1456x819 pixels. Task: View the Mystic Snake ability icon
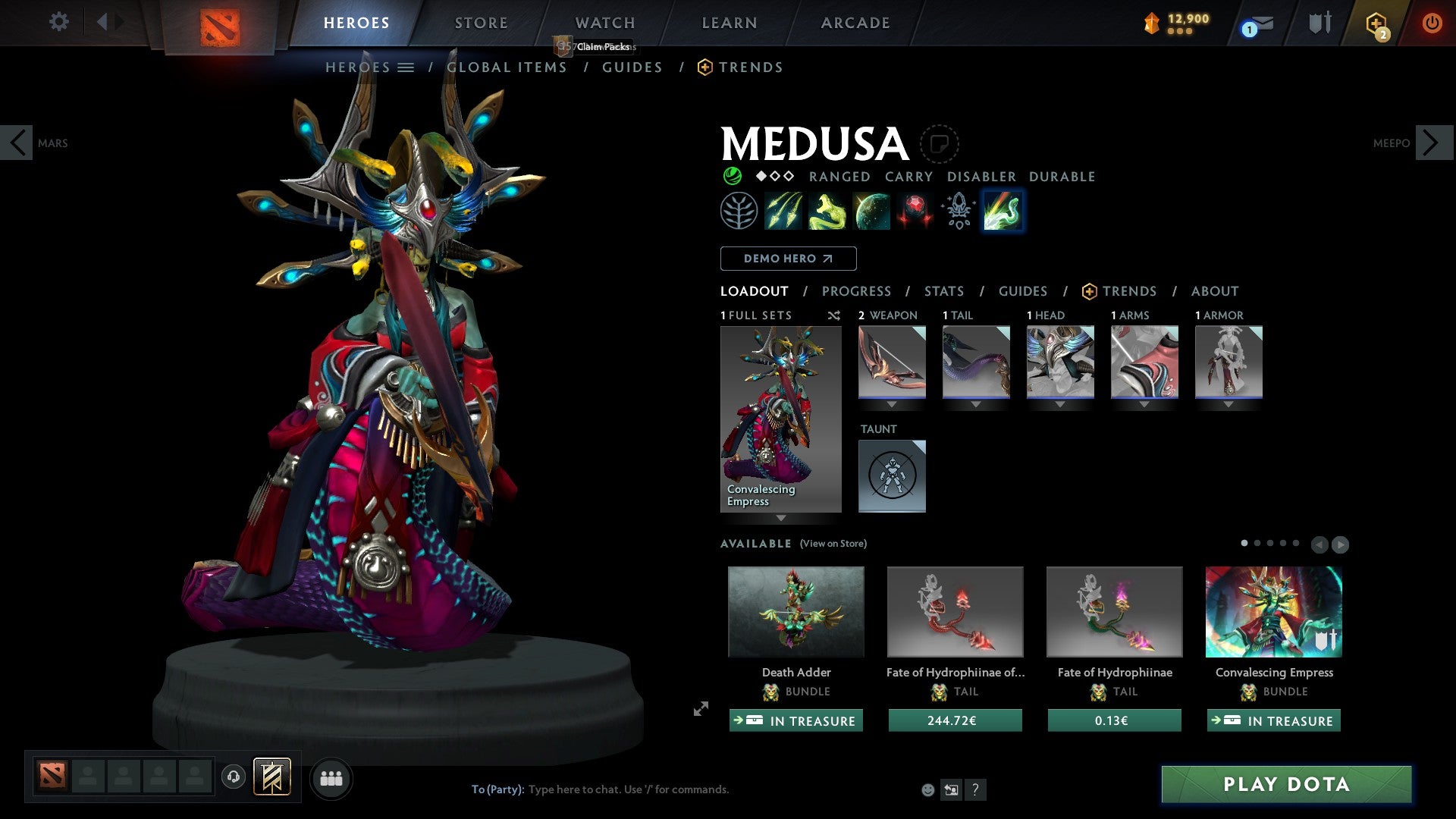point(827,210)
